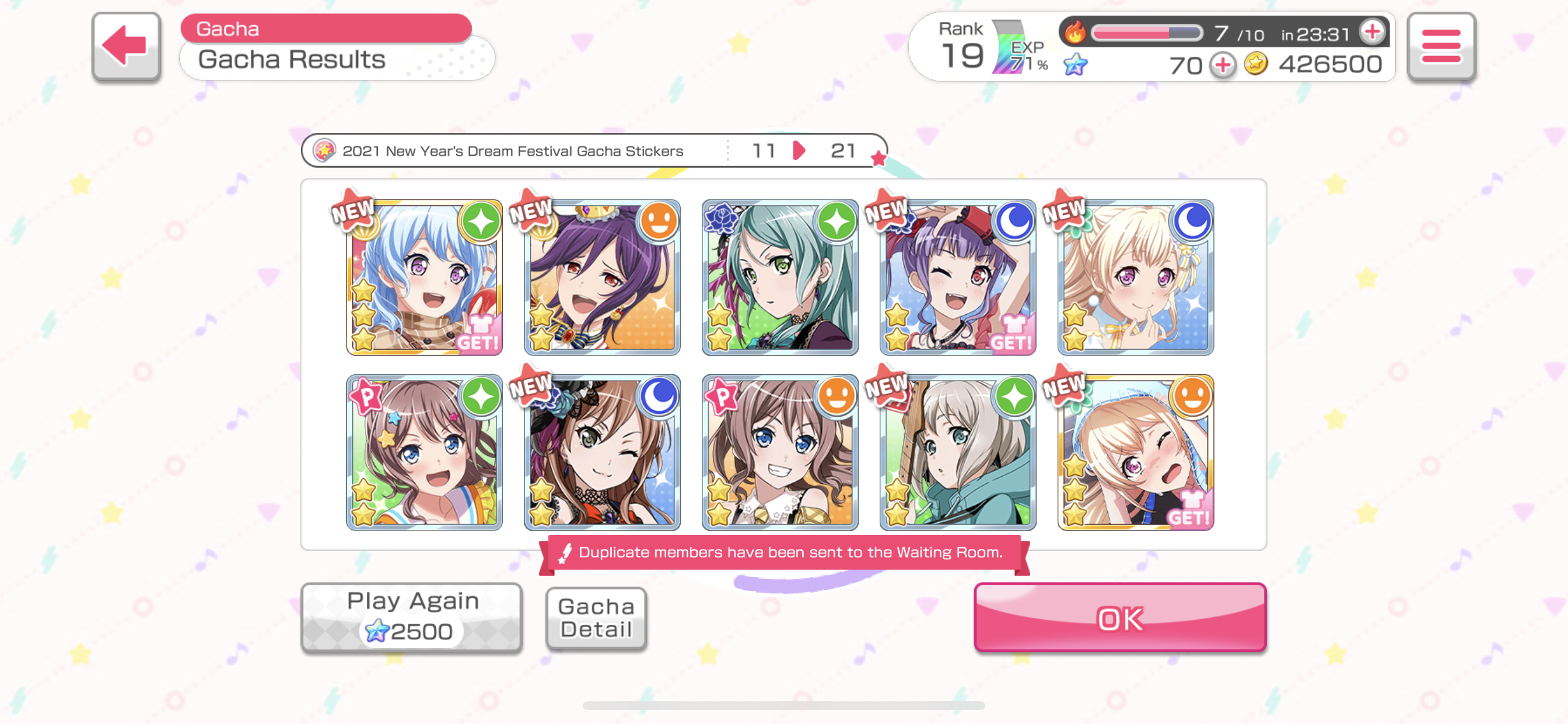Play Again for 2500 stars
The height and width of the screenshot is (724, 1568).
[412, 616]
